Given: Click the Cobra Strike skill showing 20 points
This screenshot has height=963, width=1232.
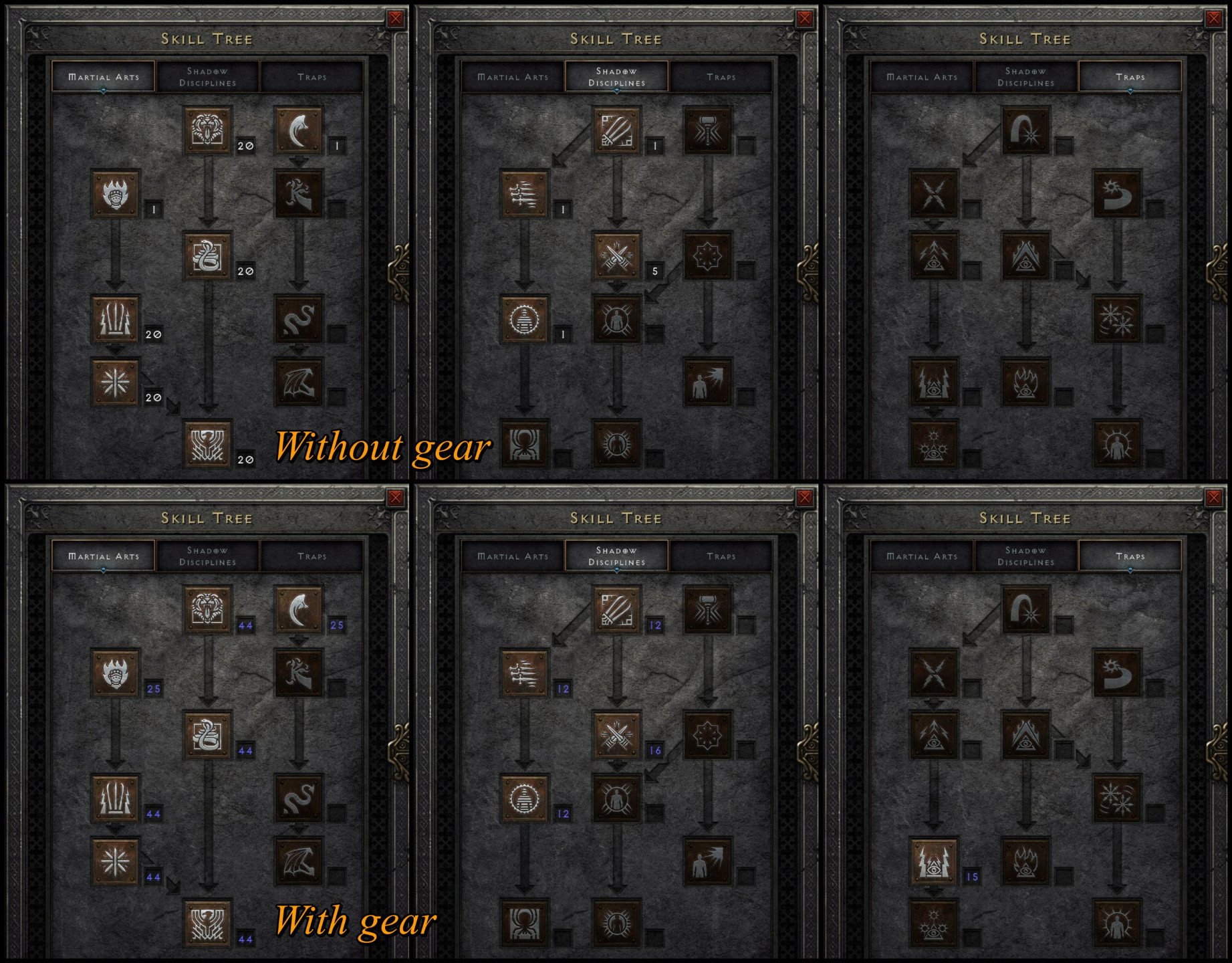Looking at the screenshot, I should click(x=207, y=257).
